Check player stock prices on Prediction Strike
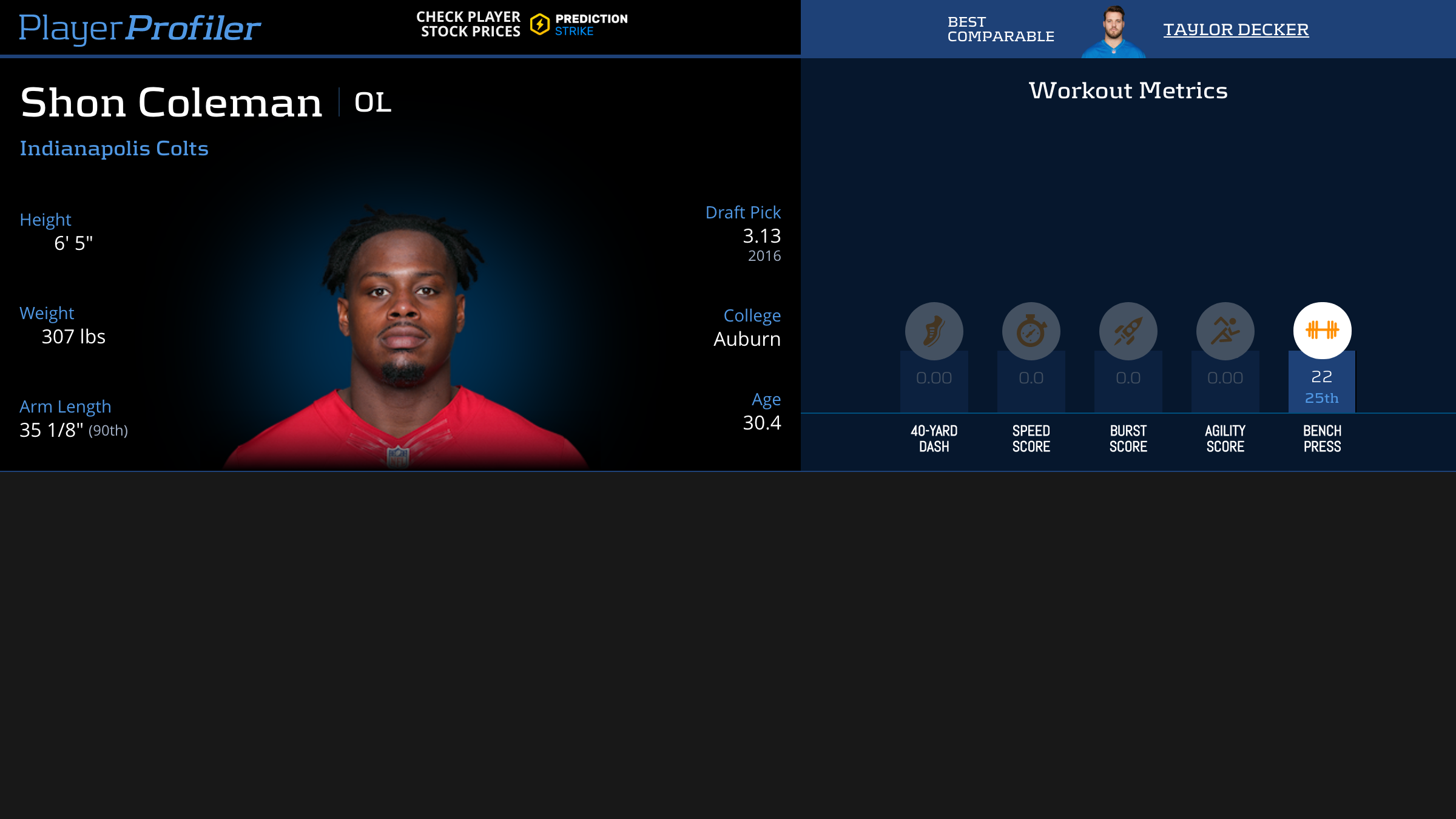This screenshot has height=819, width=1456. tap(522, 25)
